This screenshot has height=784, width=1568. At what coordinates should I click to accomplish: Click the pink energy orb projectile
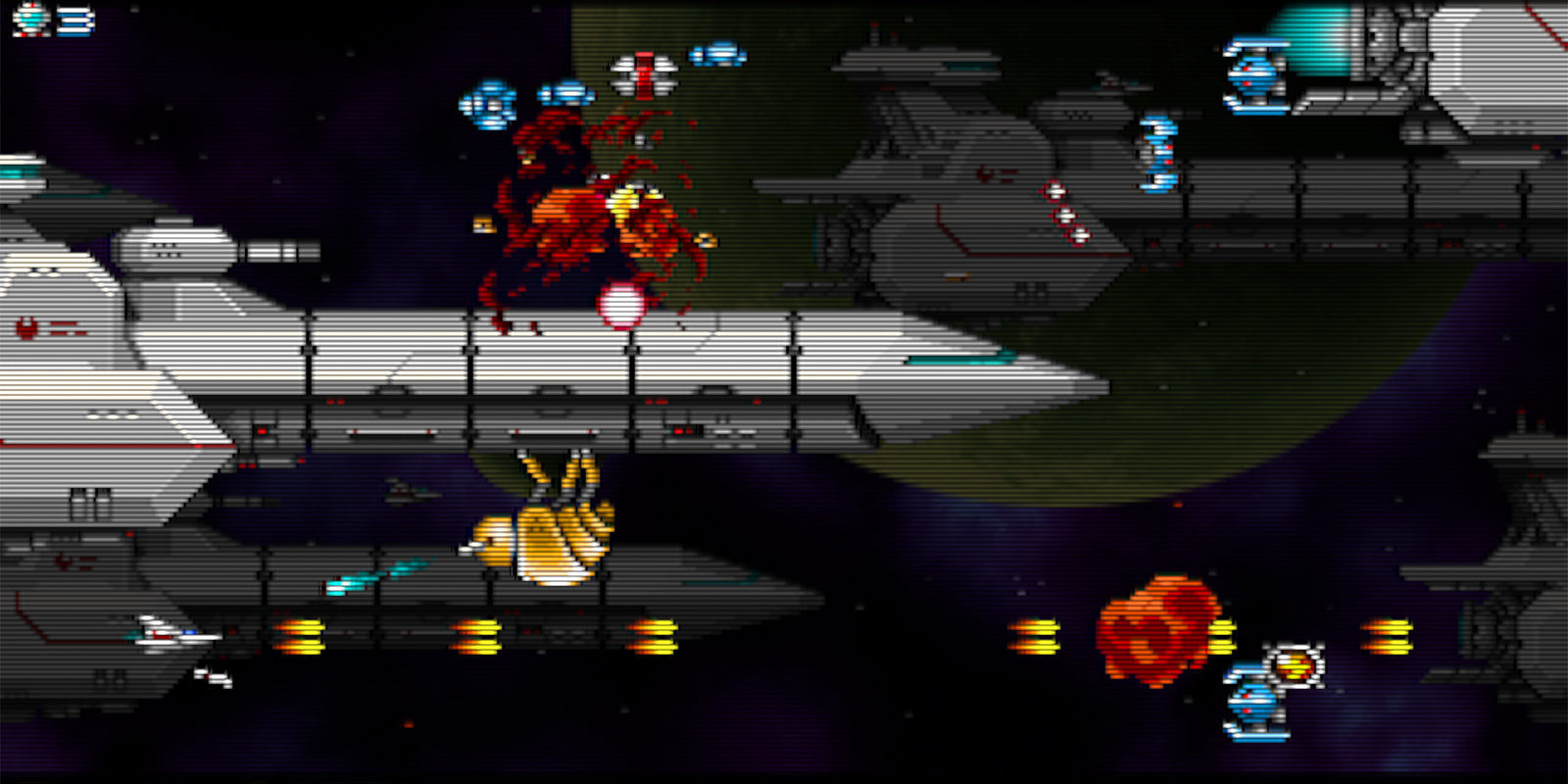(619, 304)
